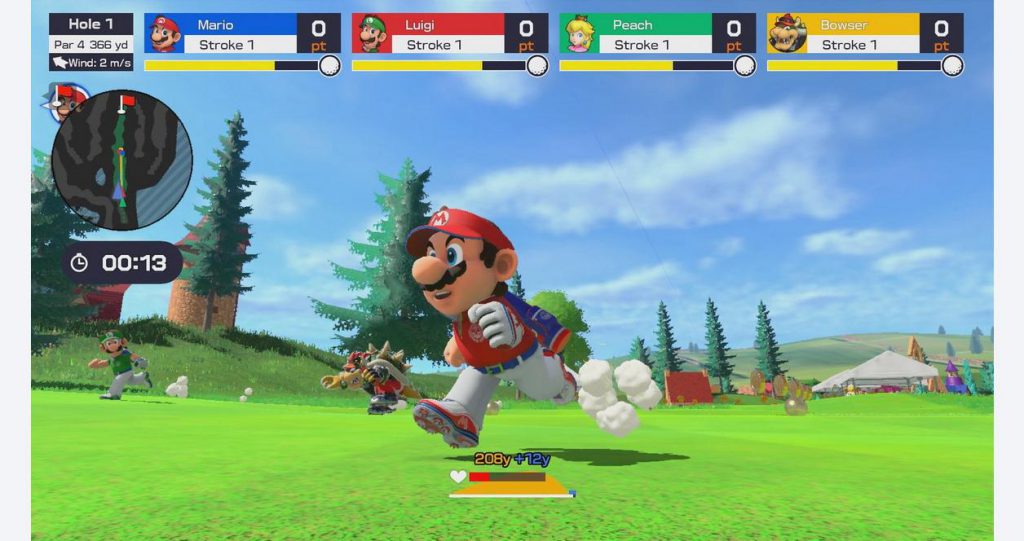Click the circular course minimap
This screenshot has width=1024, height=541.
(x=121, y=160)
